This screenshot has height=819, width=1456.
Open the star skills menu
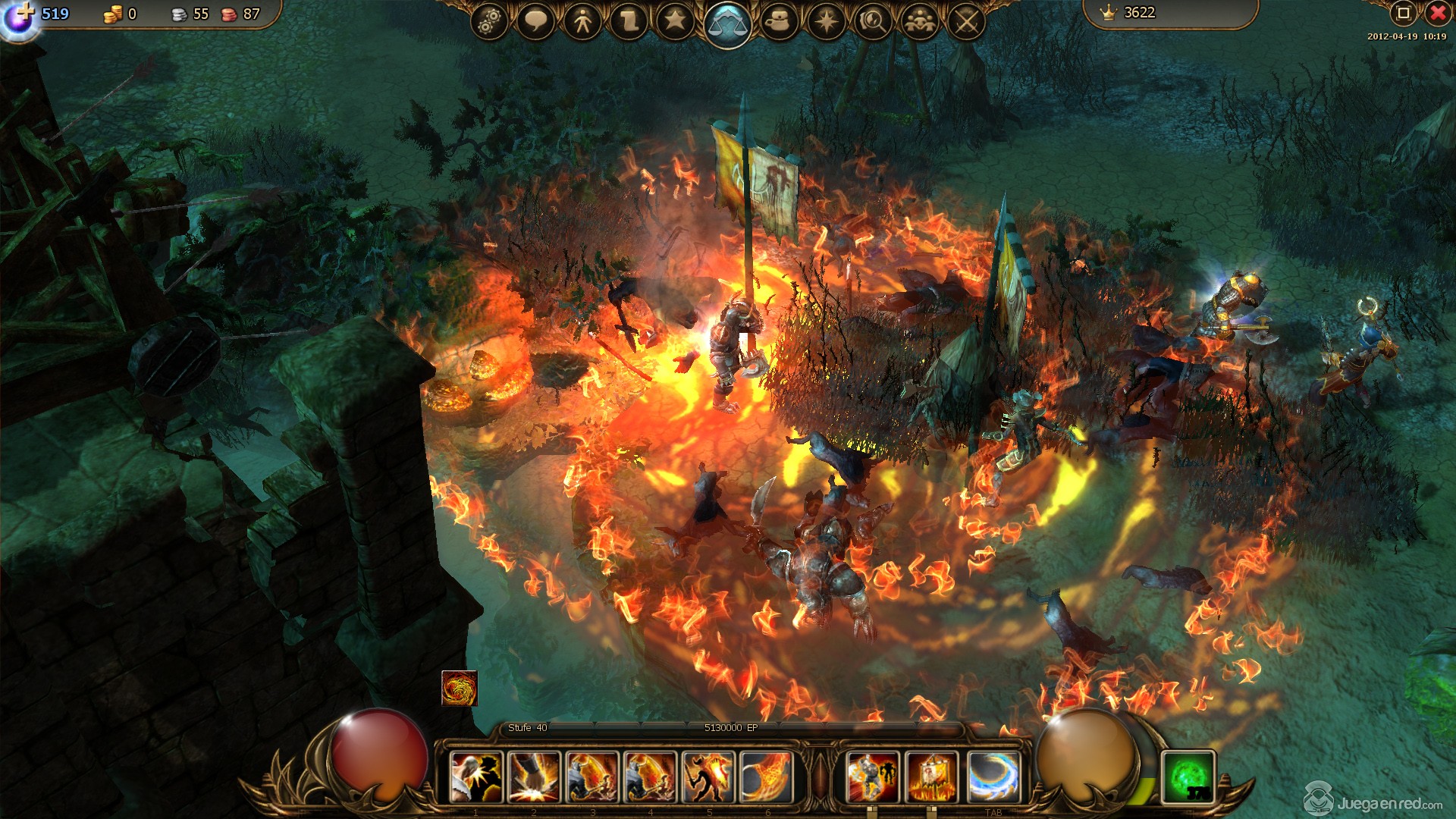pyautogui.click(x=675, y=20)
